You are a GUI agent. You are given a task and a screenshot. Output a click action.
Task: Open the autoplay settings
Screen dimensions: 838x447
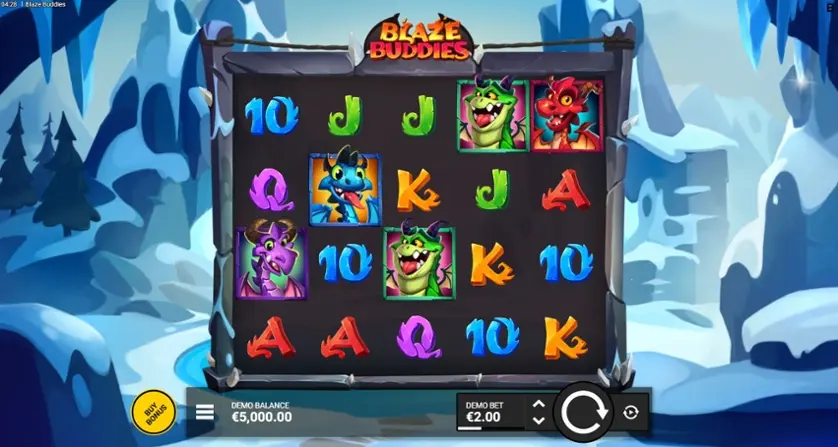coord(631,411)
